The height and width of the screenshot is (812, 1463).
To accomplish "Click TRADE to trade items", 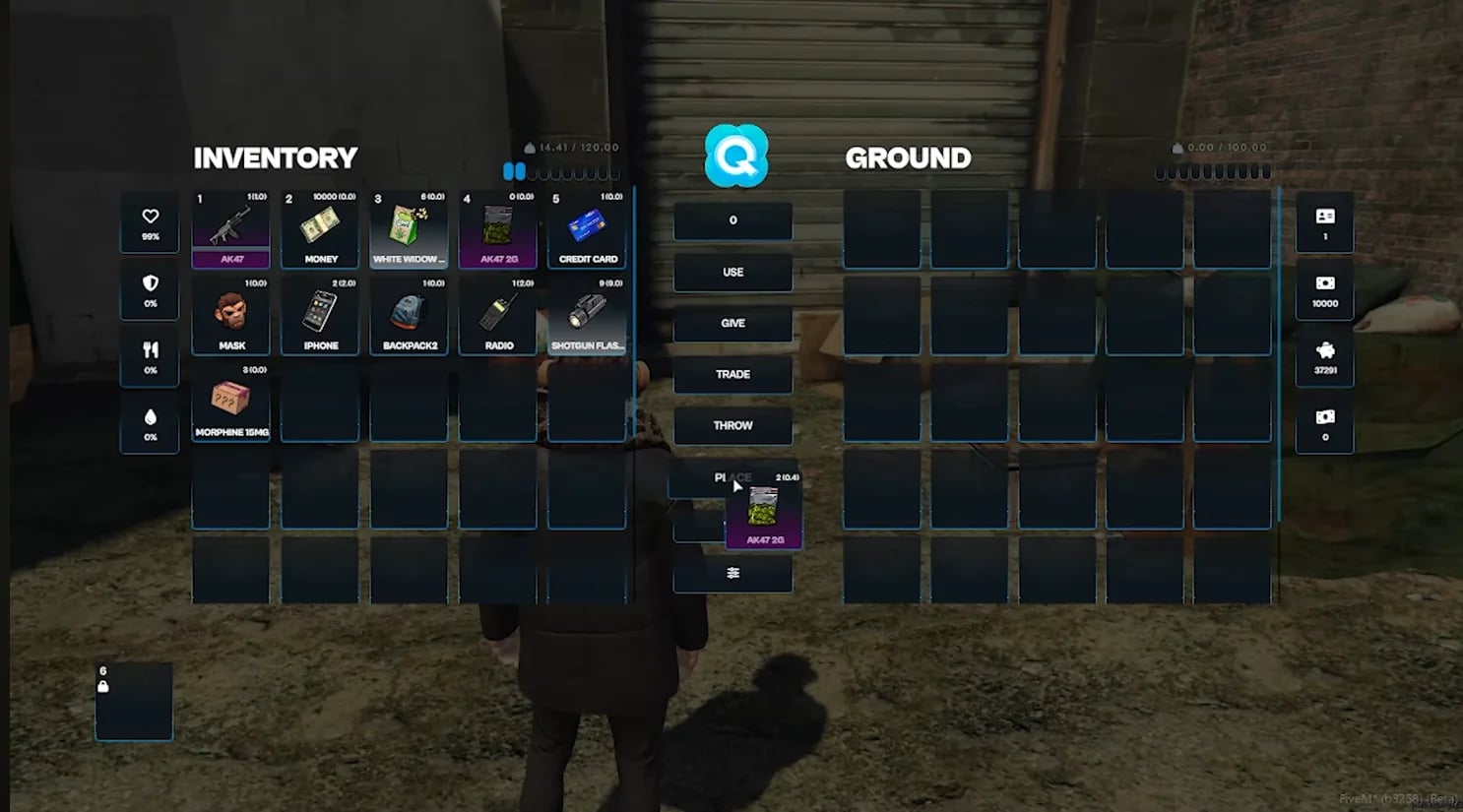I will point(732,374).
